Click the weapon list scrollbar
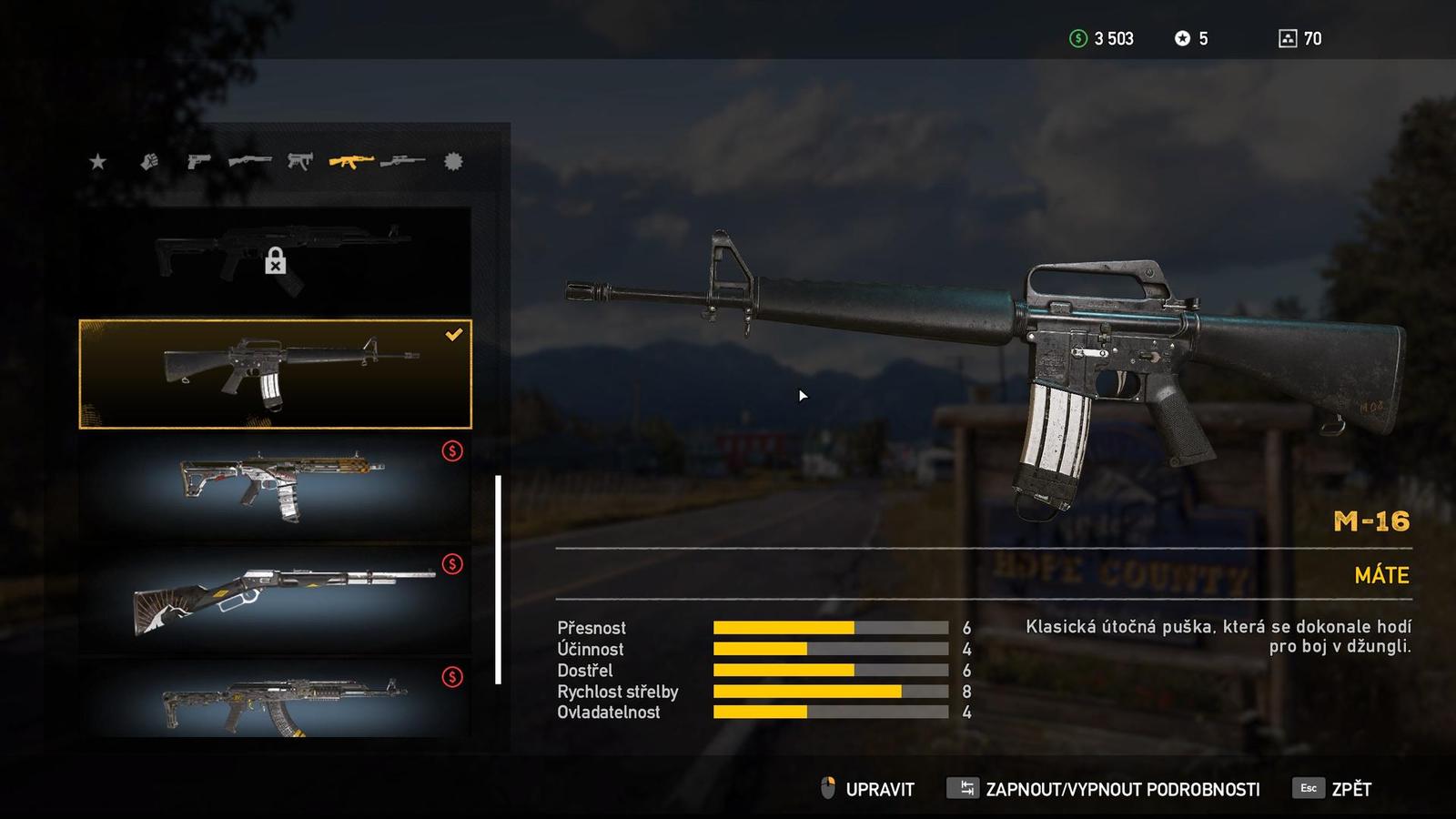 click(x=498, y=579)
